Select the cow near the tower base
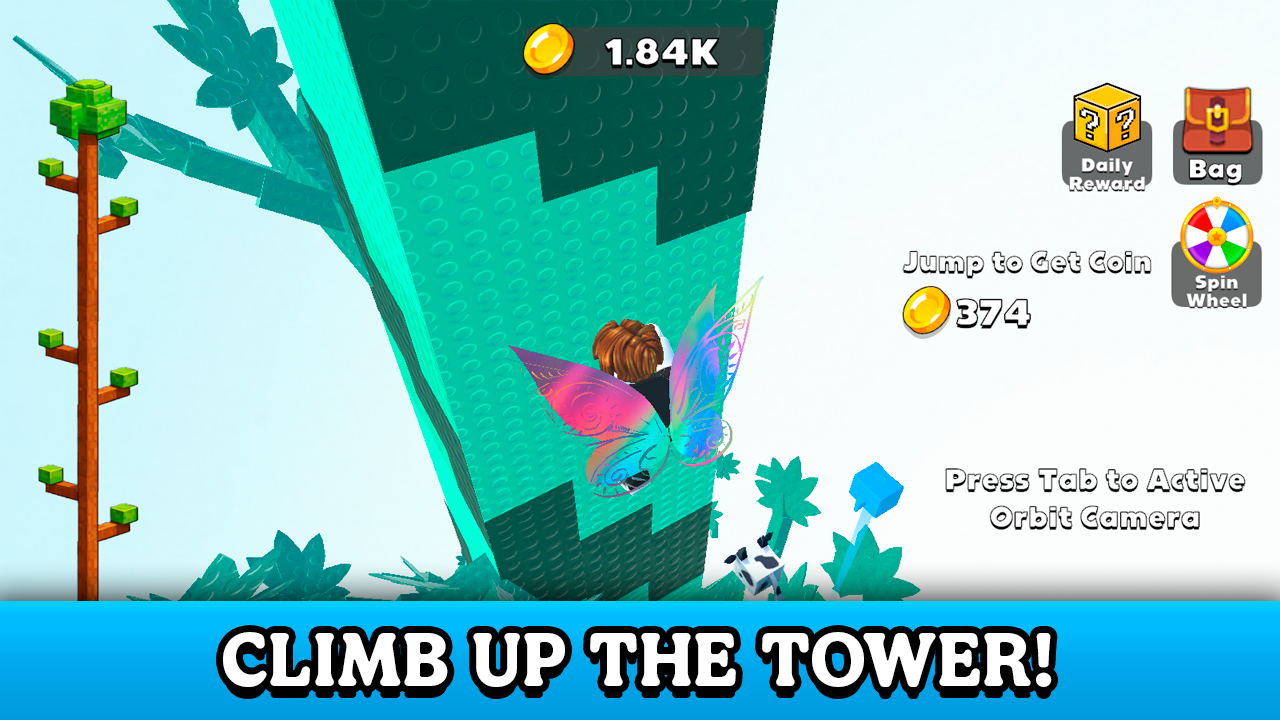The height and width of the screenshot is (720, 1280). (x=756, y=570)
